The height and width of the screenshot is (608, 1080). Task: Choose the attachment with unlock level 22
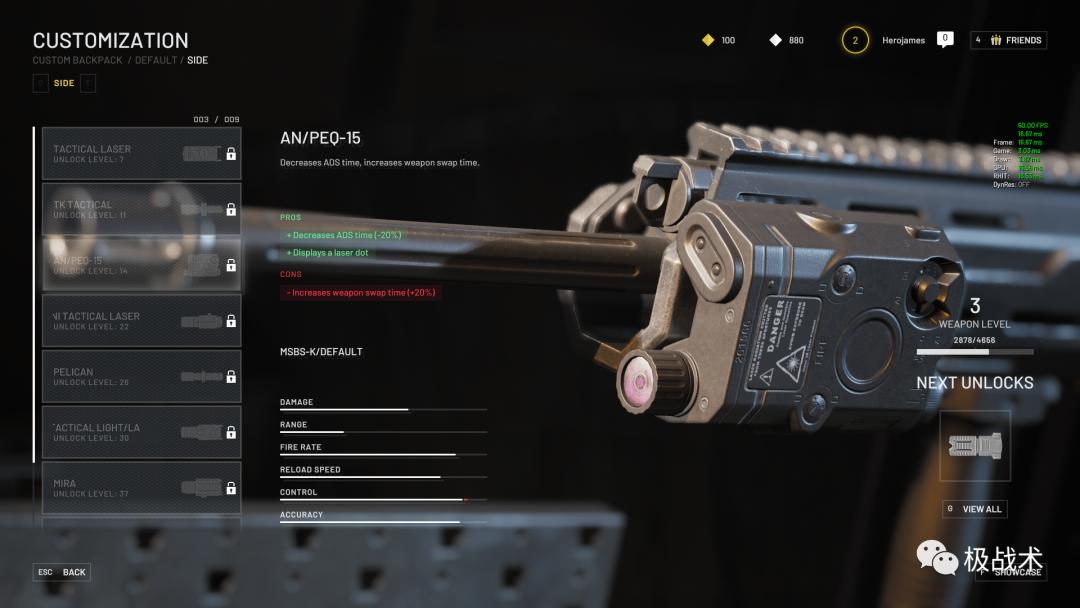[141, 320]
